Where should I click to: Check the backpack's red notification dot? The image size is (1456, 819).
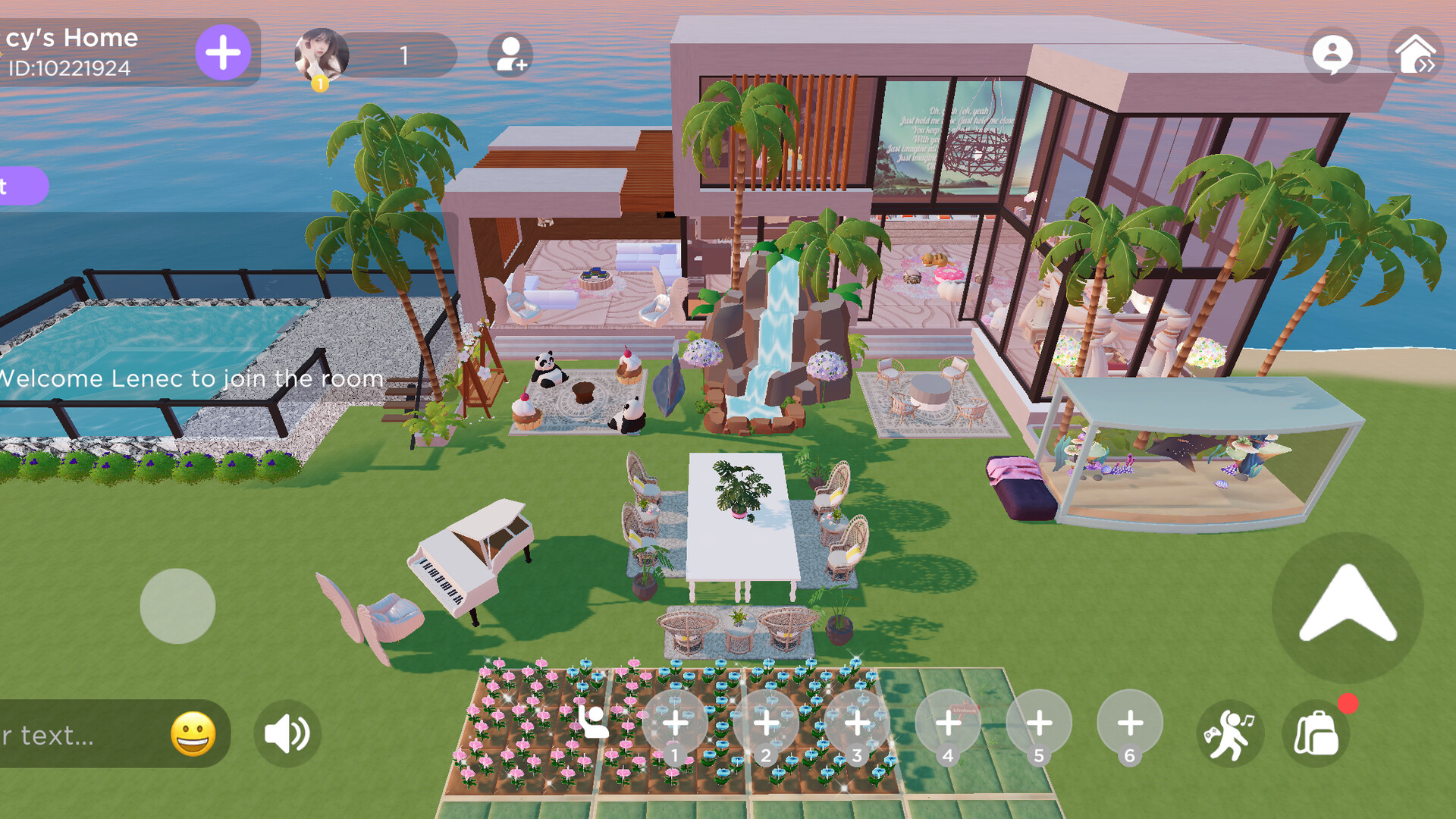(1349, 704)
